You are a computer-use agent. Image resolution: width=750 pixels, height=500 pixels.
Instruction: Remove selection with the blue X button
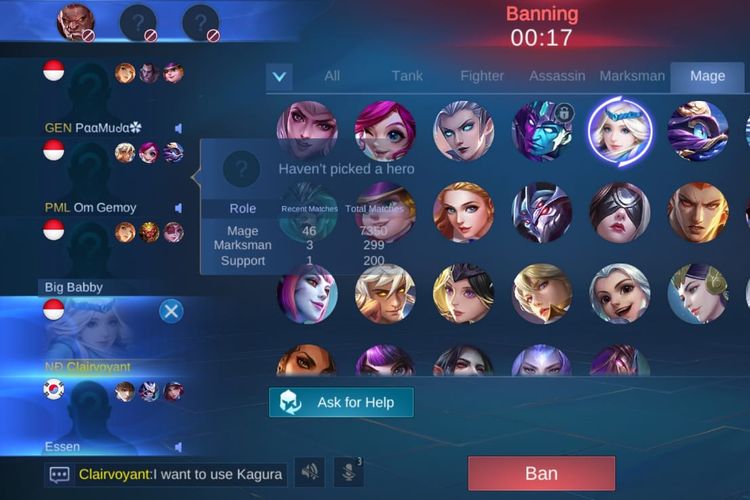[171, 311]
